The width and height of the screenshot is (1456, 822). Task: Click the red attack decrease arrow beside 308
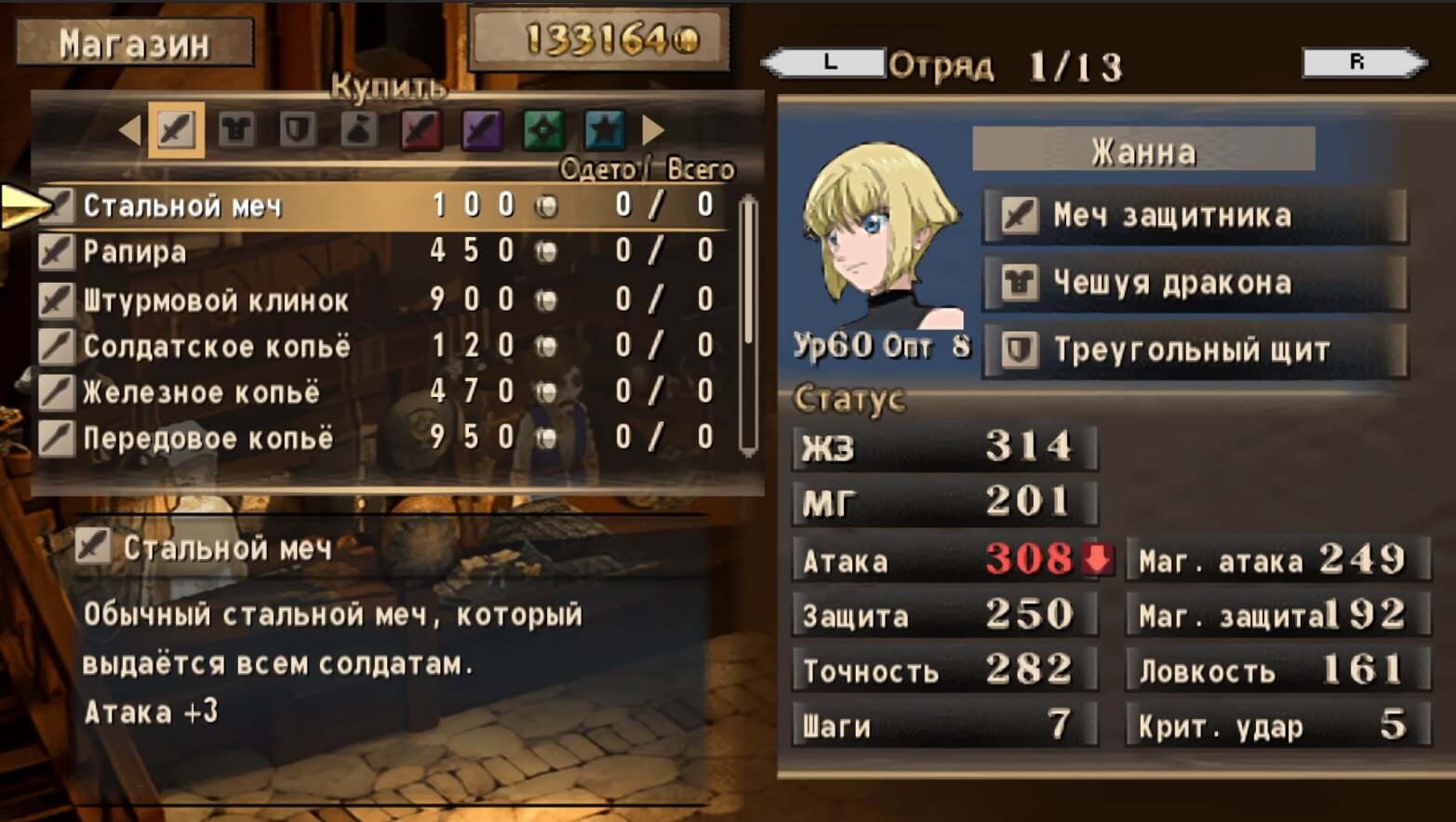(x=1098, y=559)
